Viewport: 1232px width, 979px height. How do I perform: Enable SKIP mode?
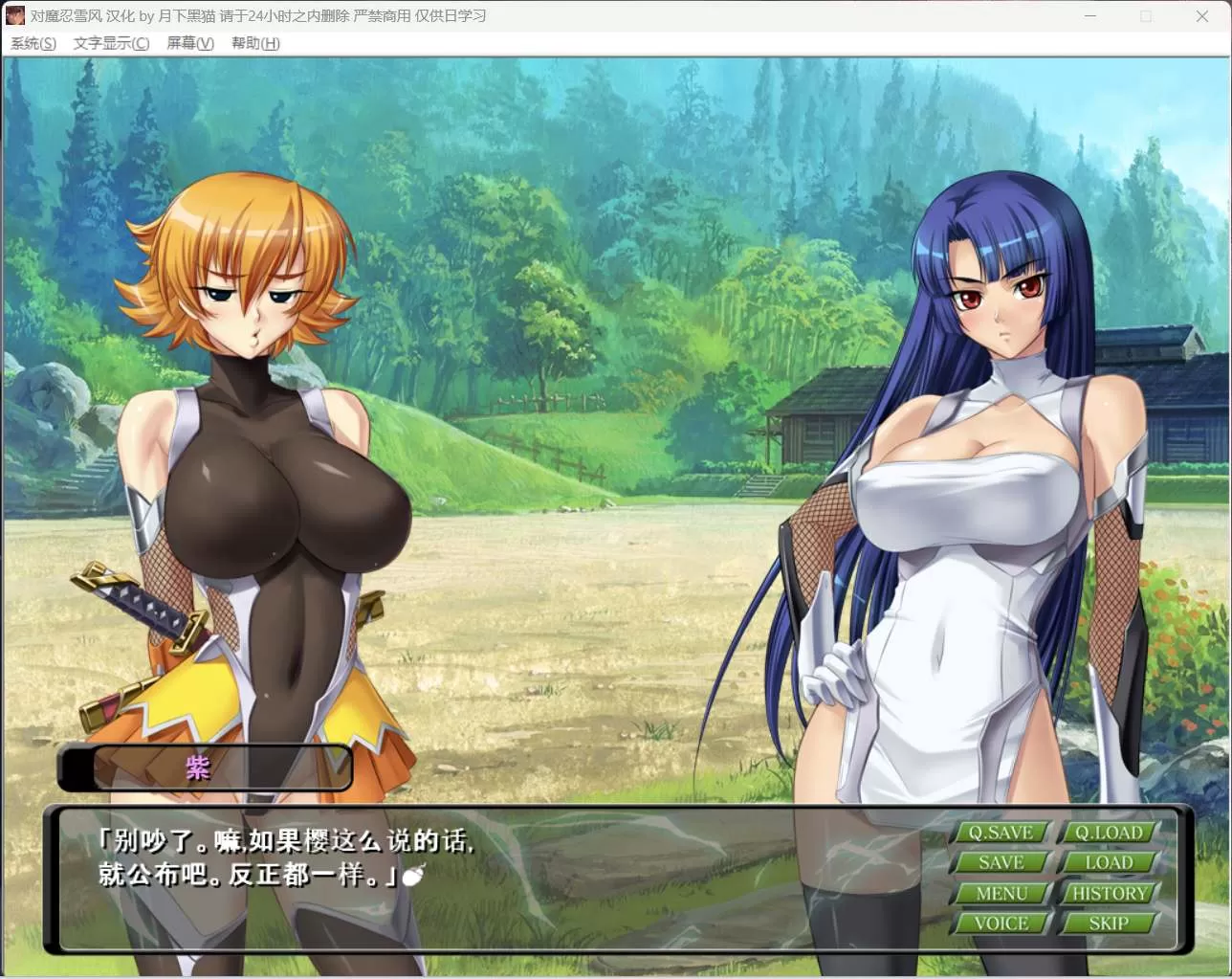tap(1109, 923)
